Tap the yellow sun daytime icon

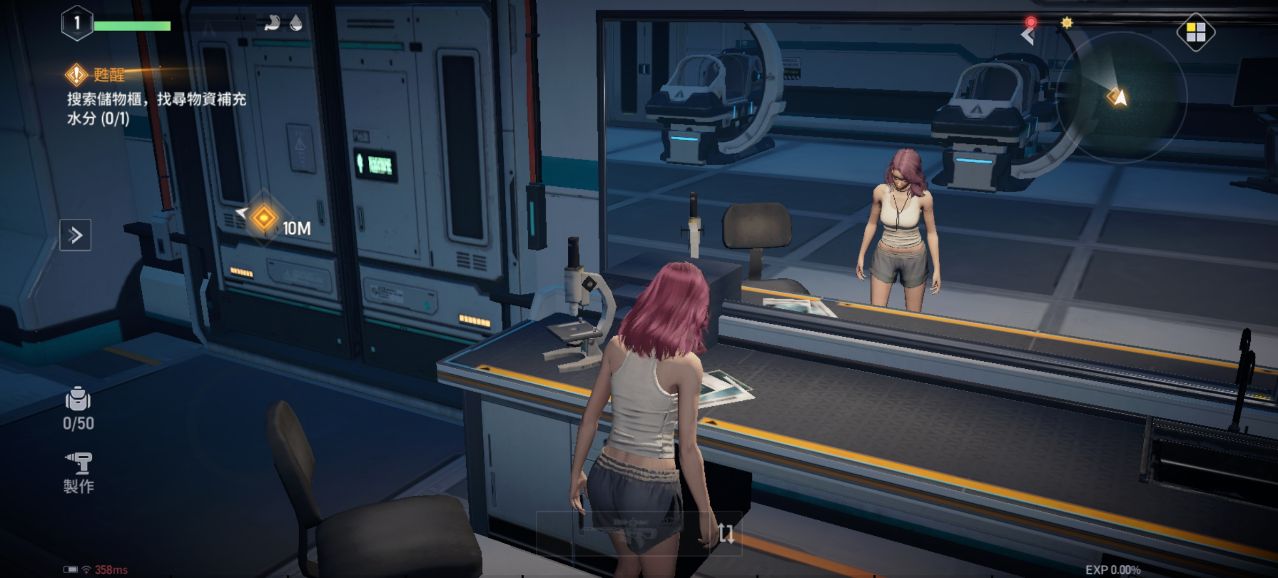click(x=1066, y=22)
